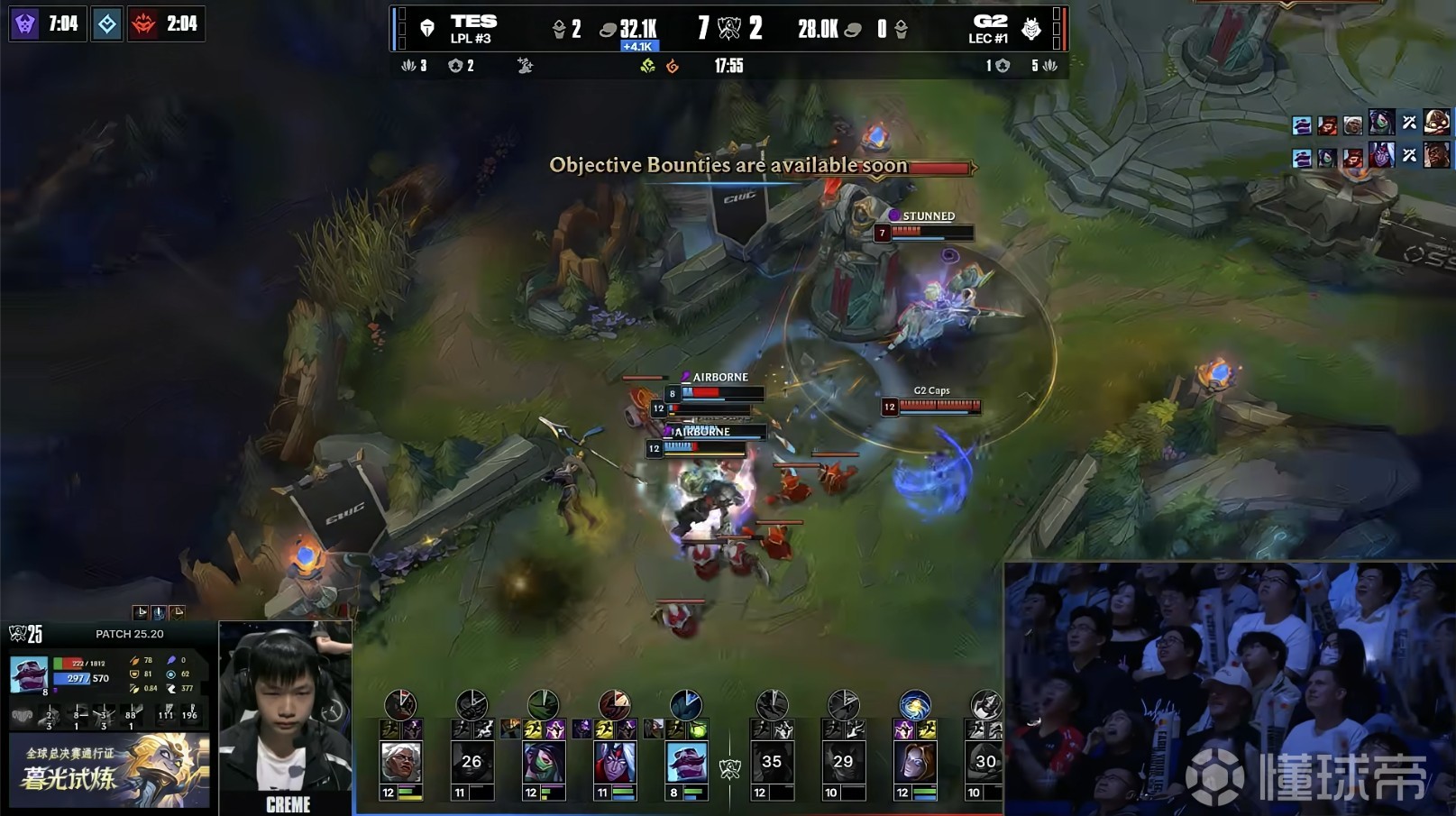Click the crowd camera feed

pos(1229,688)
